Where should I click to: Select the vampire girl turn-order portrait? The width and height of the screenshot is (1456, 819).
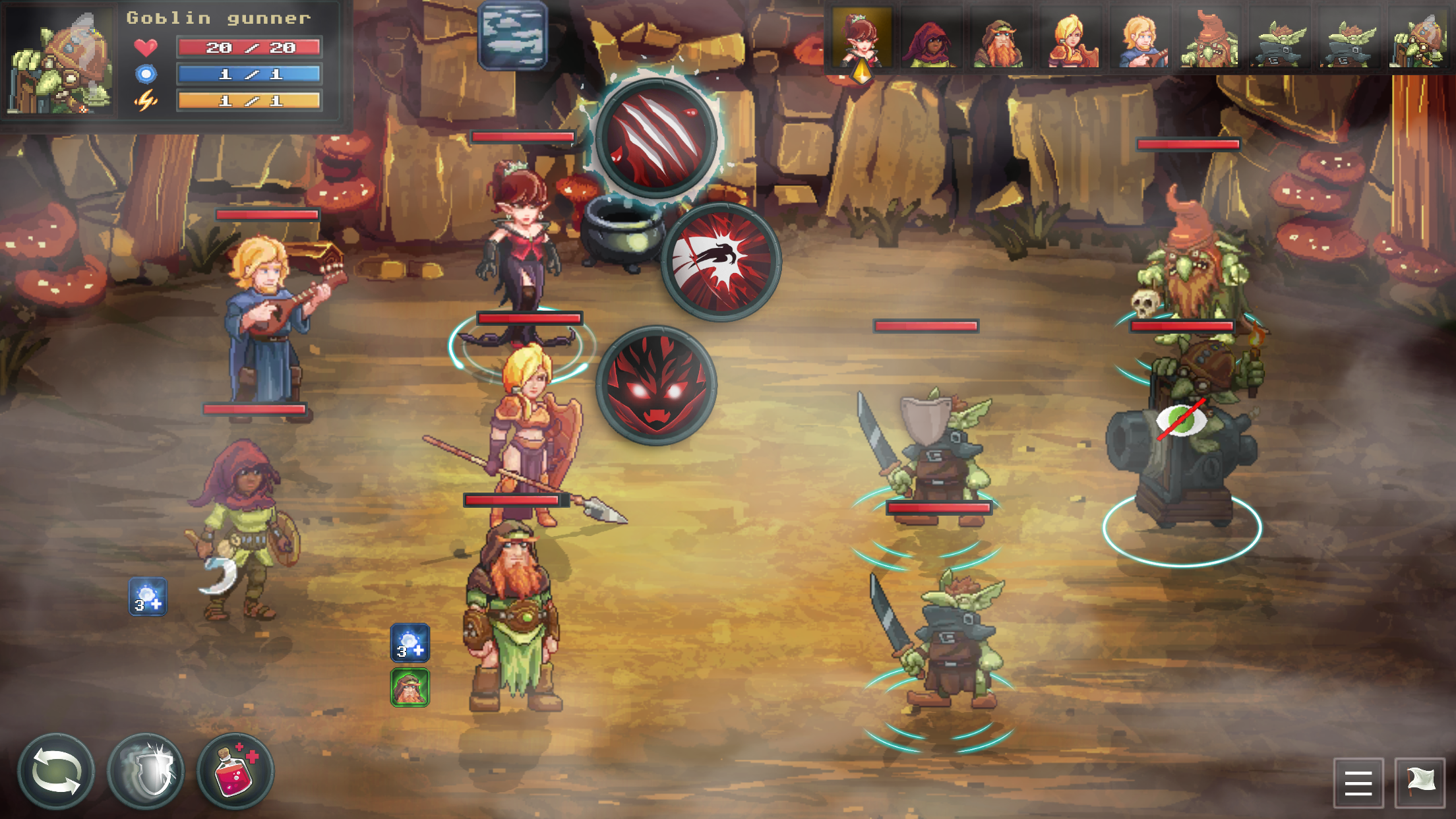tap(861, 38)
